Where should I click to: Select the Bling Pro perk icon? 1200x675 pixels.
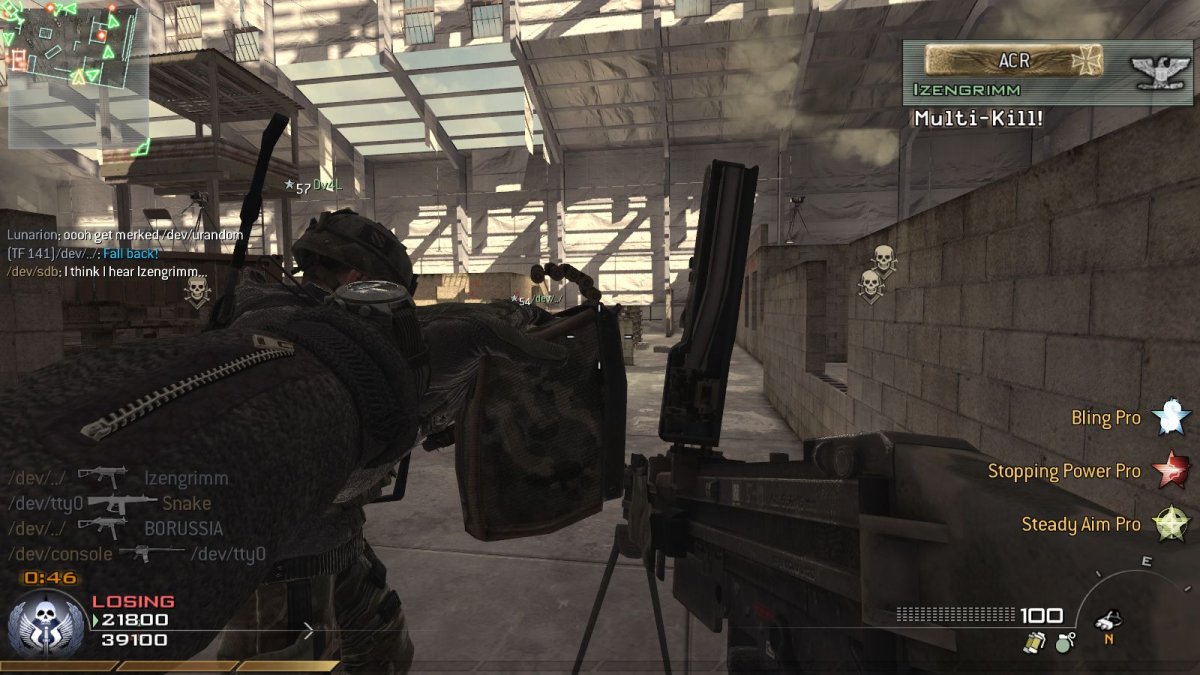1170,417
